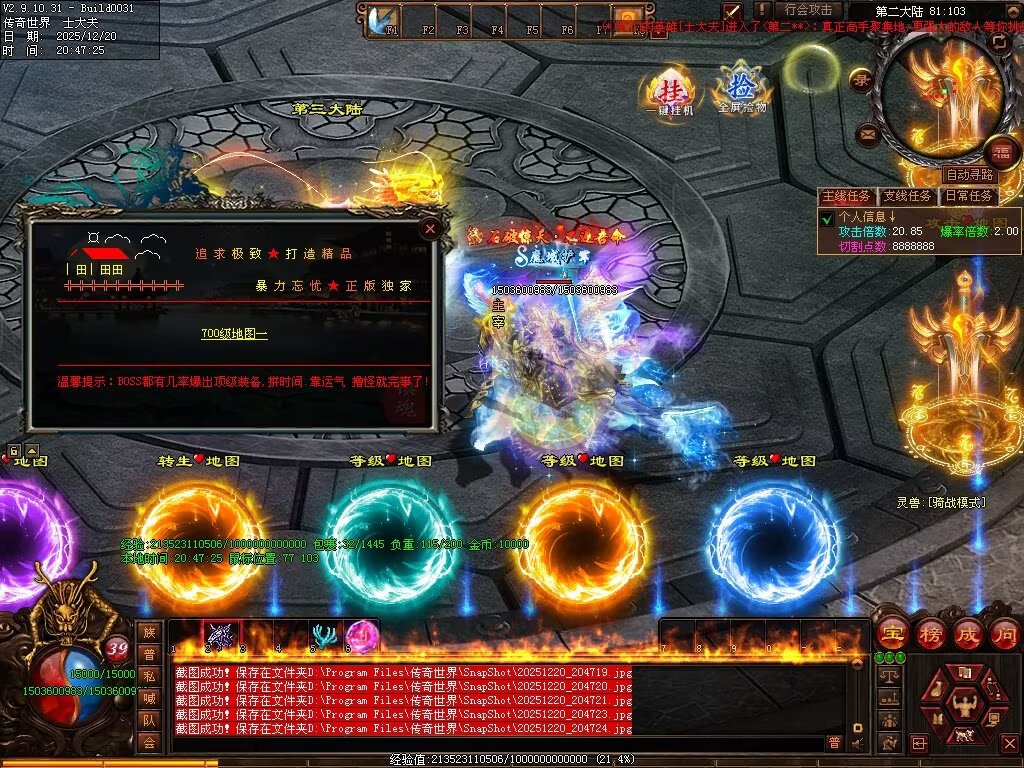This screenshot has height=768, width=1024.
Task: Select the 私 private chat channel
Action: coord(149,675)
